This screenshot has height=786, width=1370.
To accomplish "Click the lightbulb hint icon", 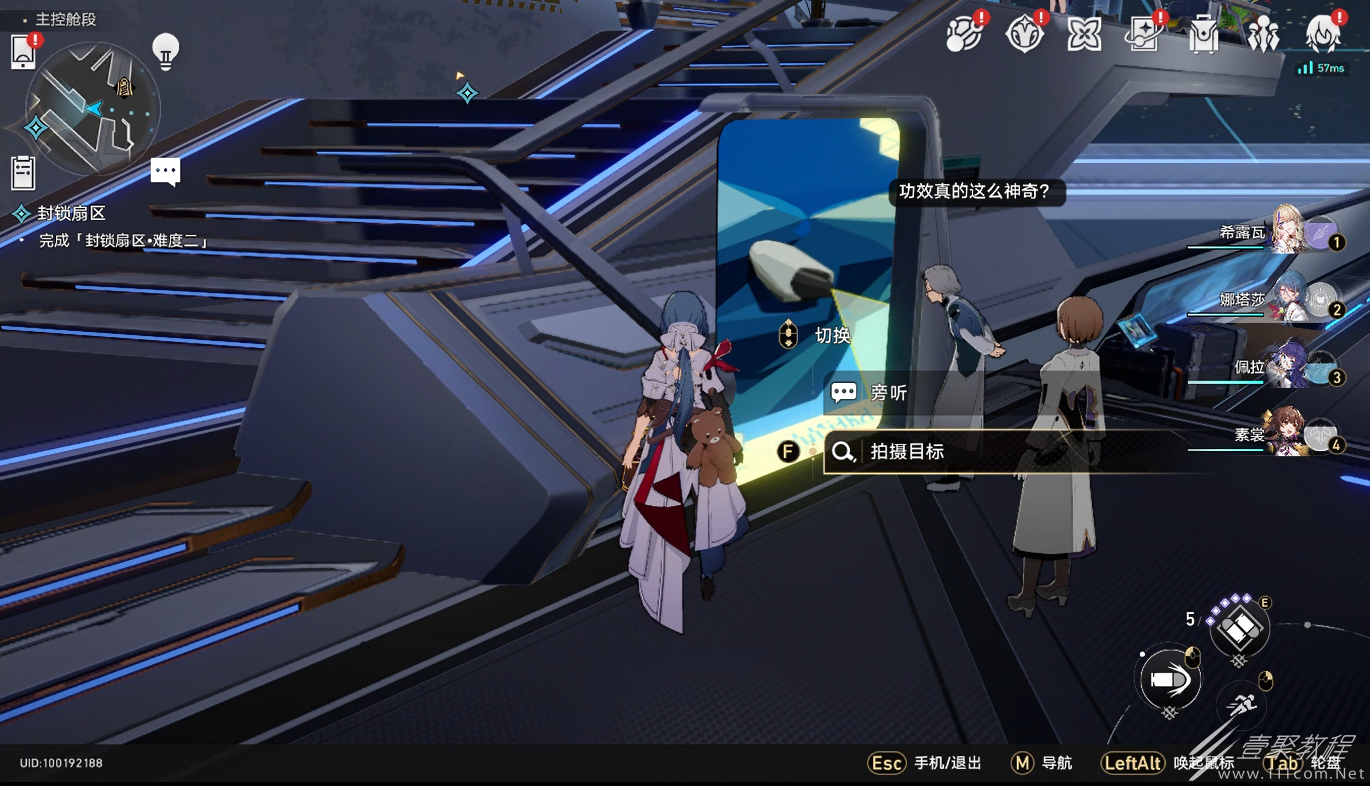I will pyautogui.click(x=166, y=50).
